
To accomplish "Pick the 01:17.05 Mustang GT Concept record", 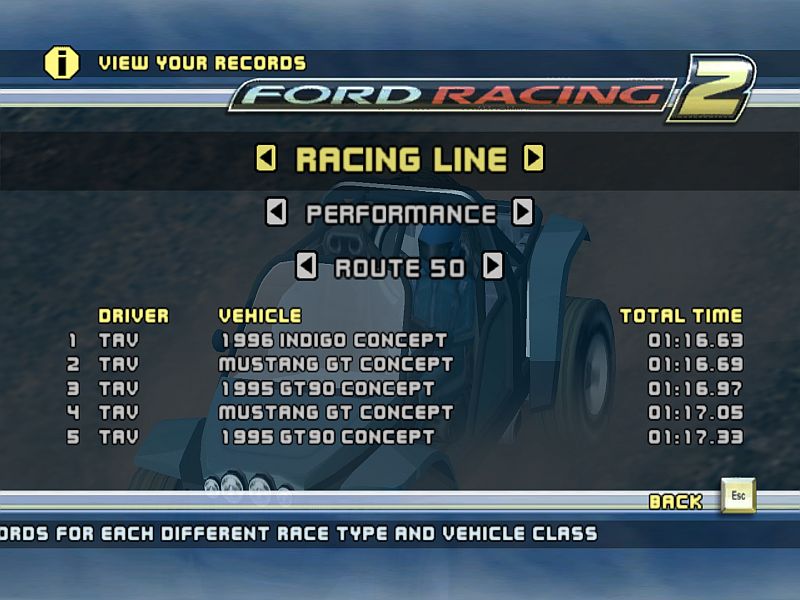I will (x=335, y=412).
